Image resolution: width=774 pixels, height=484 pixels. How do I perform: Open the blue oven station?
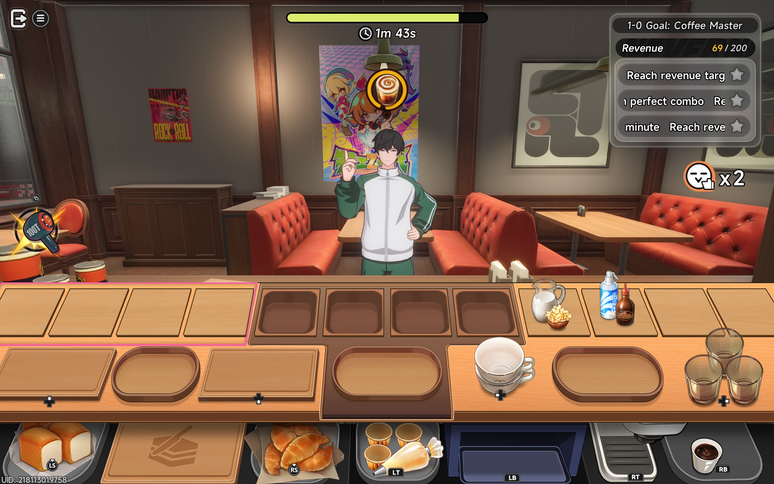[515, 452]
